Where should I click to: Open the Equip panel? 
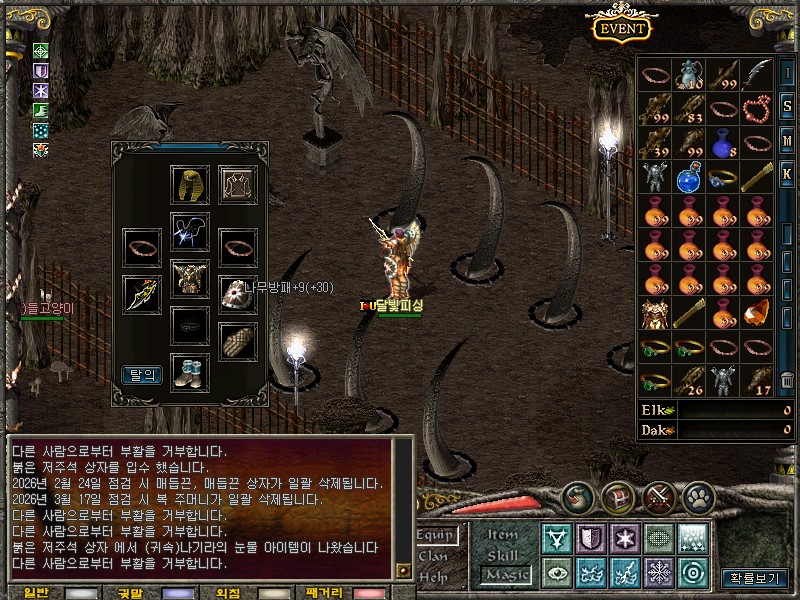(436, 536)
